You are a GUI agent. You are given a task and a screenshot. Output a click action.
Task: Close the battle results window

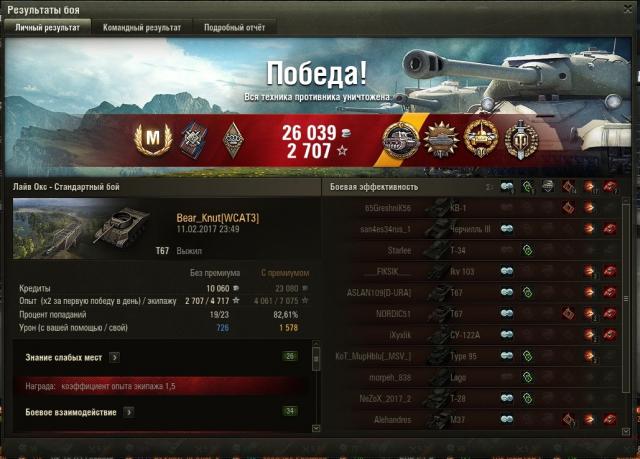click(x=627, y=9)
